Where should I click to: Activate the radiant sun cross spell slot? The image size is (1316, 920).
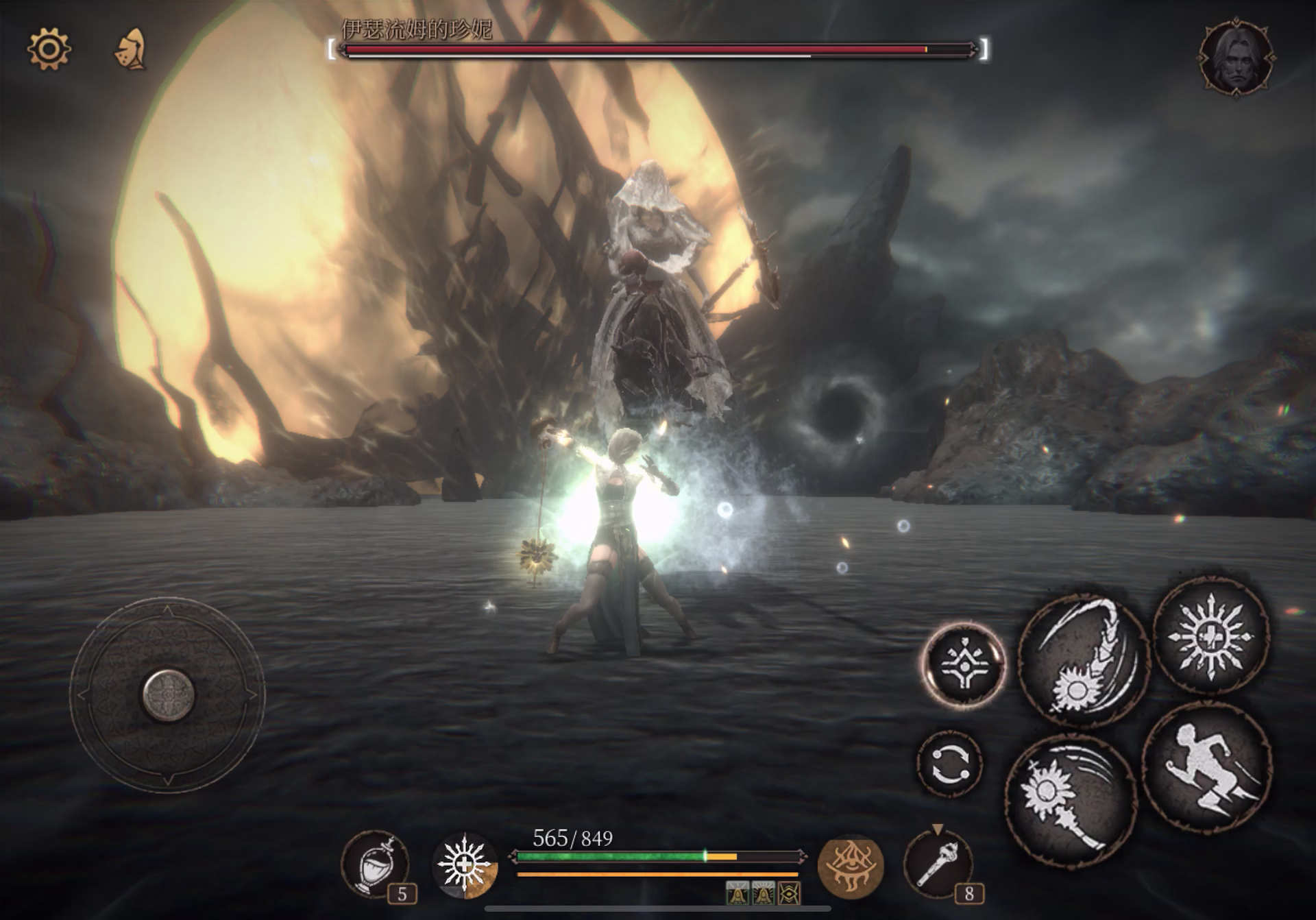click(465, 865)
